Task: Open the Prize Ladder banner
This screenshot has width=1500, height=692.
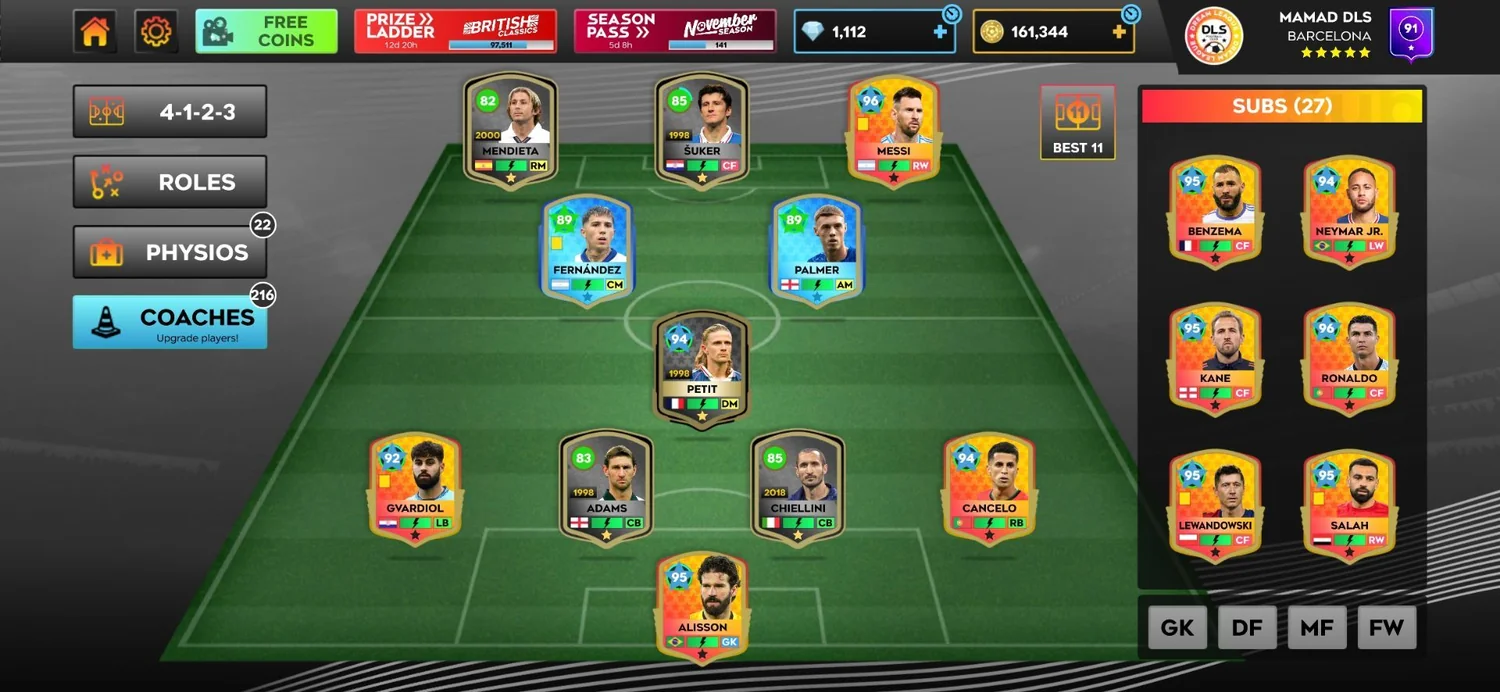Action: click(455, 31)
